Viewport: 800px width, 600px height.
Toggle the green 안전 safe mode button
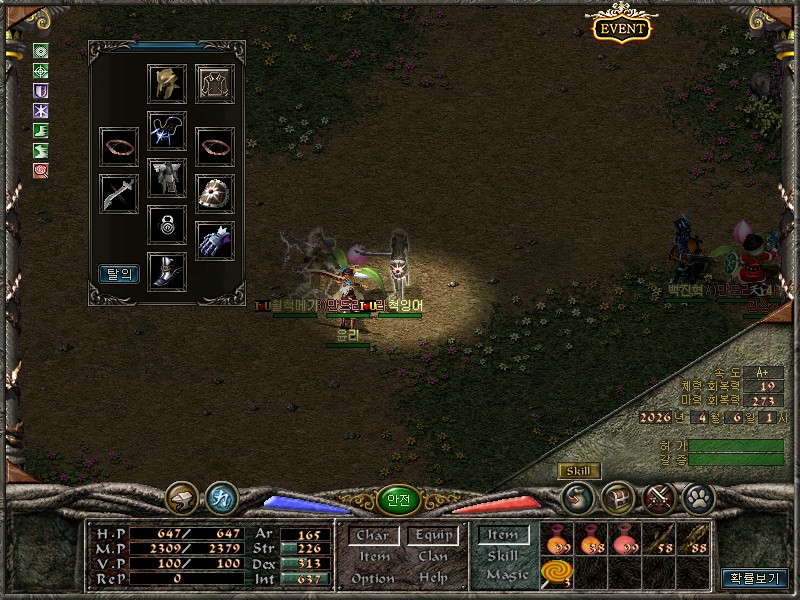[x=399, y=499]
